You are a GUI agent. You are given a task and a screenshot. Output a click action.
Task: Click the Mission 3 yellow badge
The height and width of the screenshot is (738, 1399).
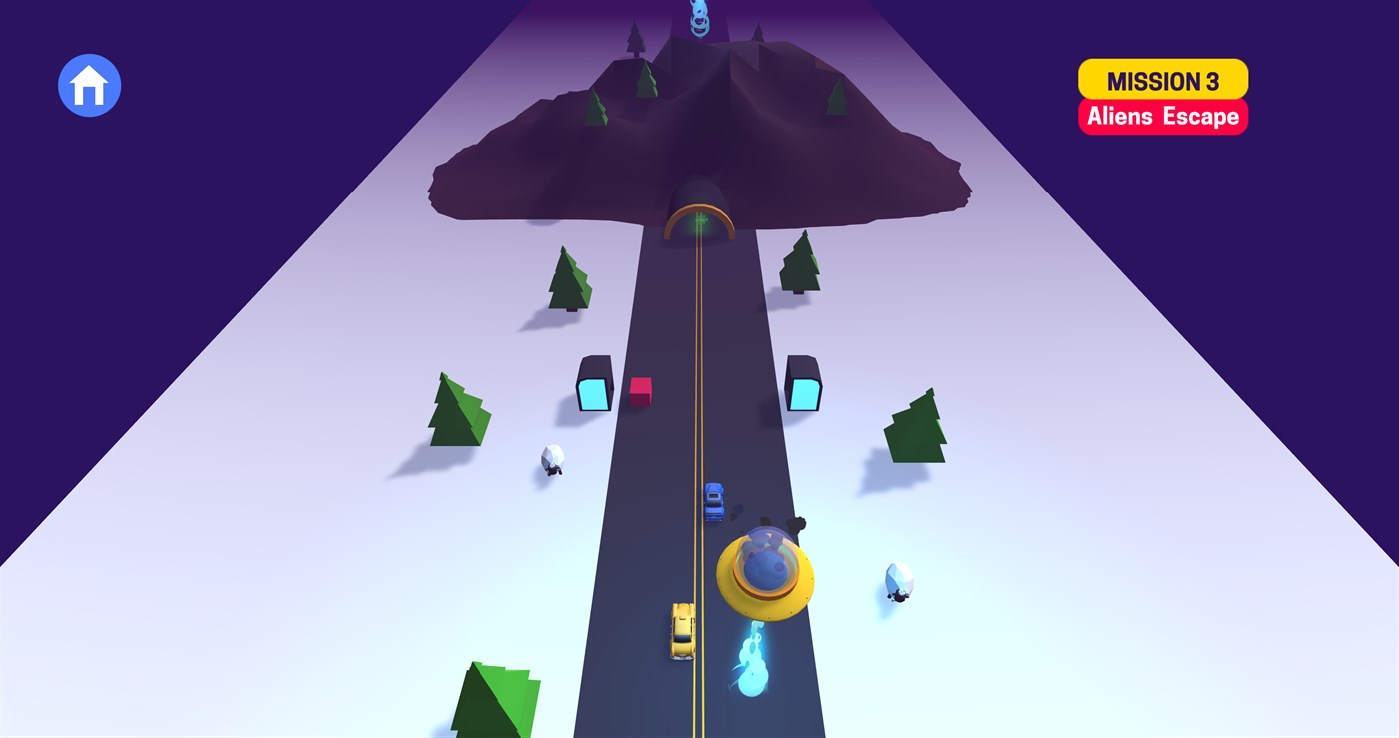(x=1162, y=80)
